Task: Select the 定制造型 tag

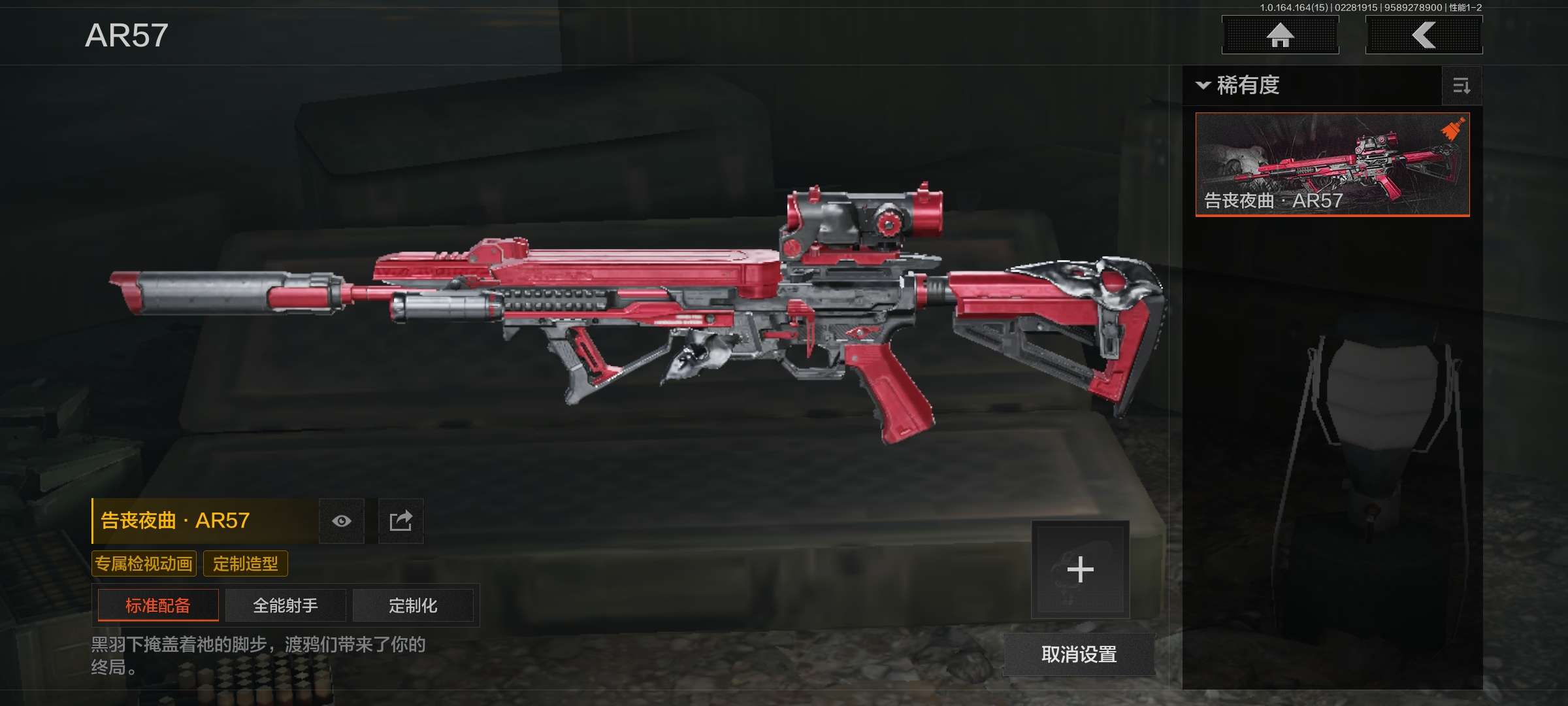Action: tap(246, 563)
